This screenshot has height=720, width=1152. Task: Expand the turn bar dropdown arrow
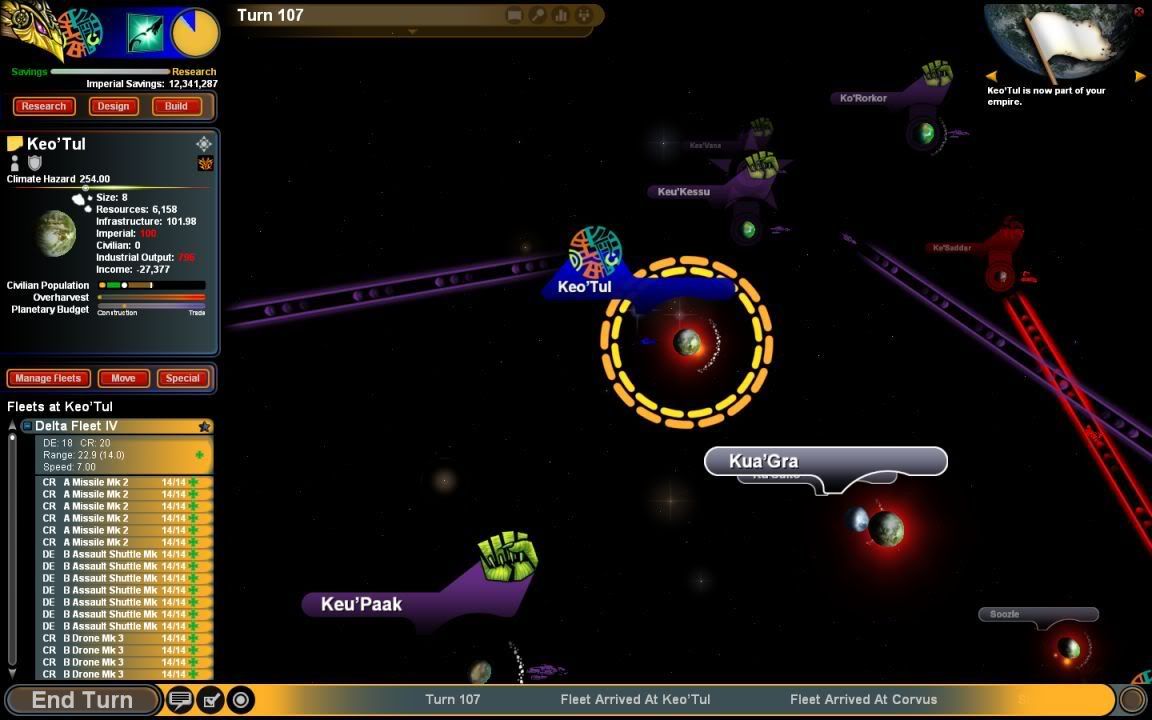(412, 32)
